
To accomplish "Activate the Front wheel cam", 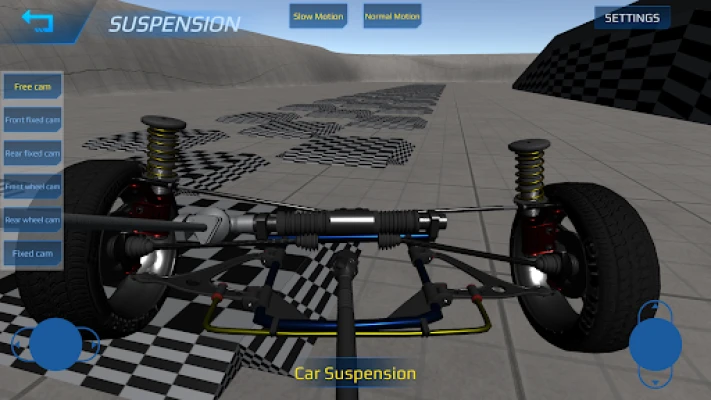I will (33, 187).
